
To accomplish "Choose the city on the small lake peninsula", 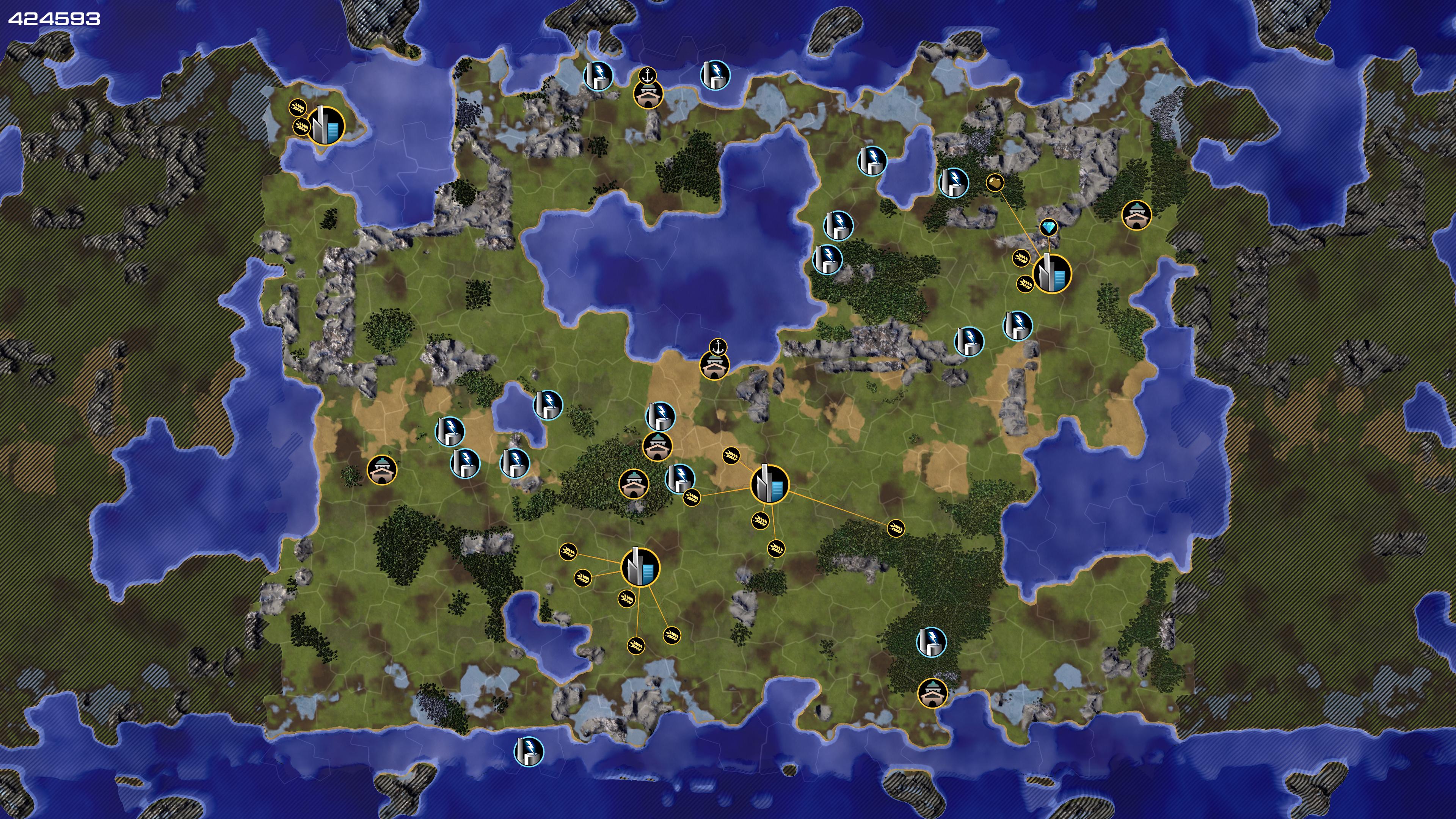I will [x=326, y=126].
